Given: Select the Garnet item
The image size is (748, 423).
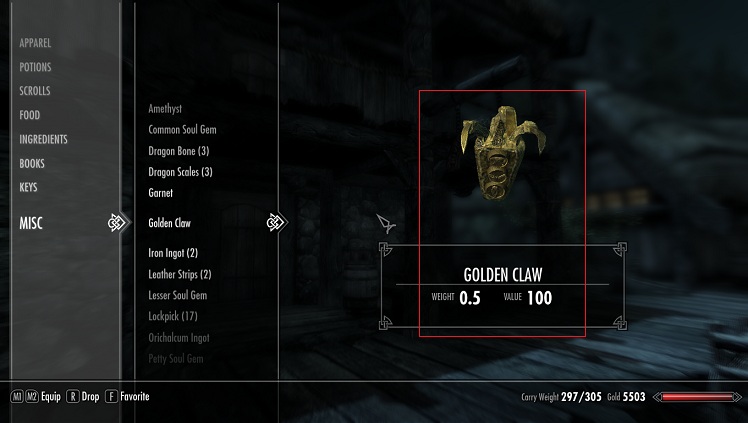Looking at the screenshot, I should (x=160, y=193).
